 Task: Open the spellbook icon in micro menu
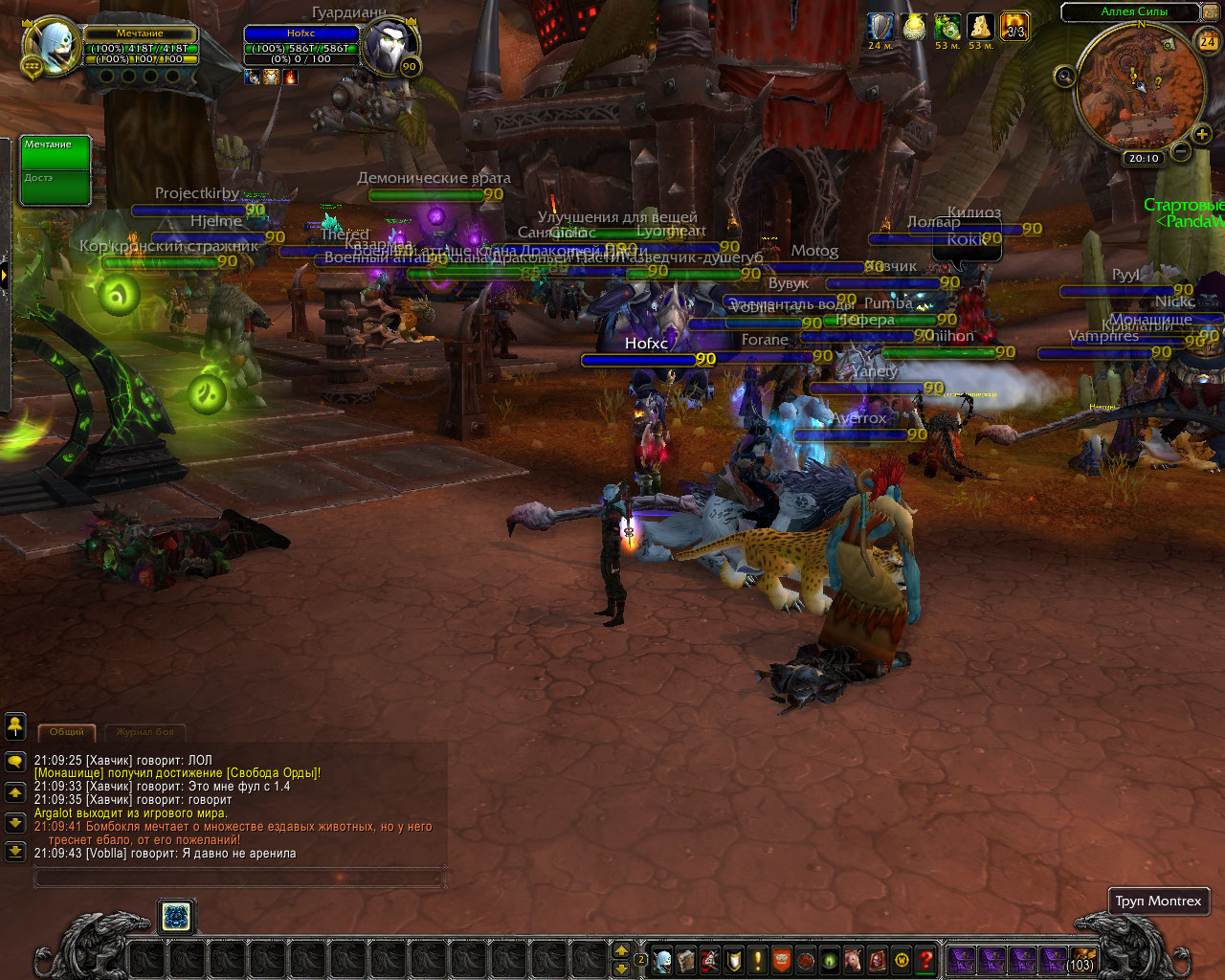click(x=686, y=959)
